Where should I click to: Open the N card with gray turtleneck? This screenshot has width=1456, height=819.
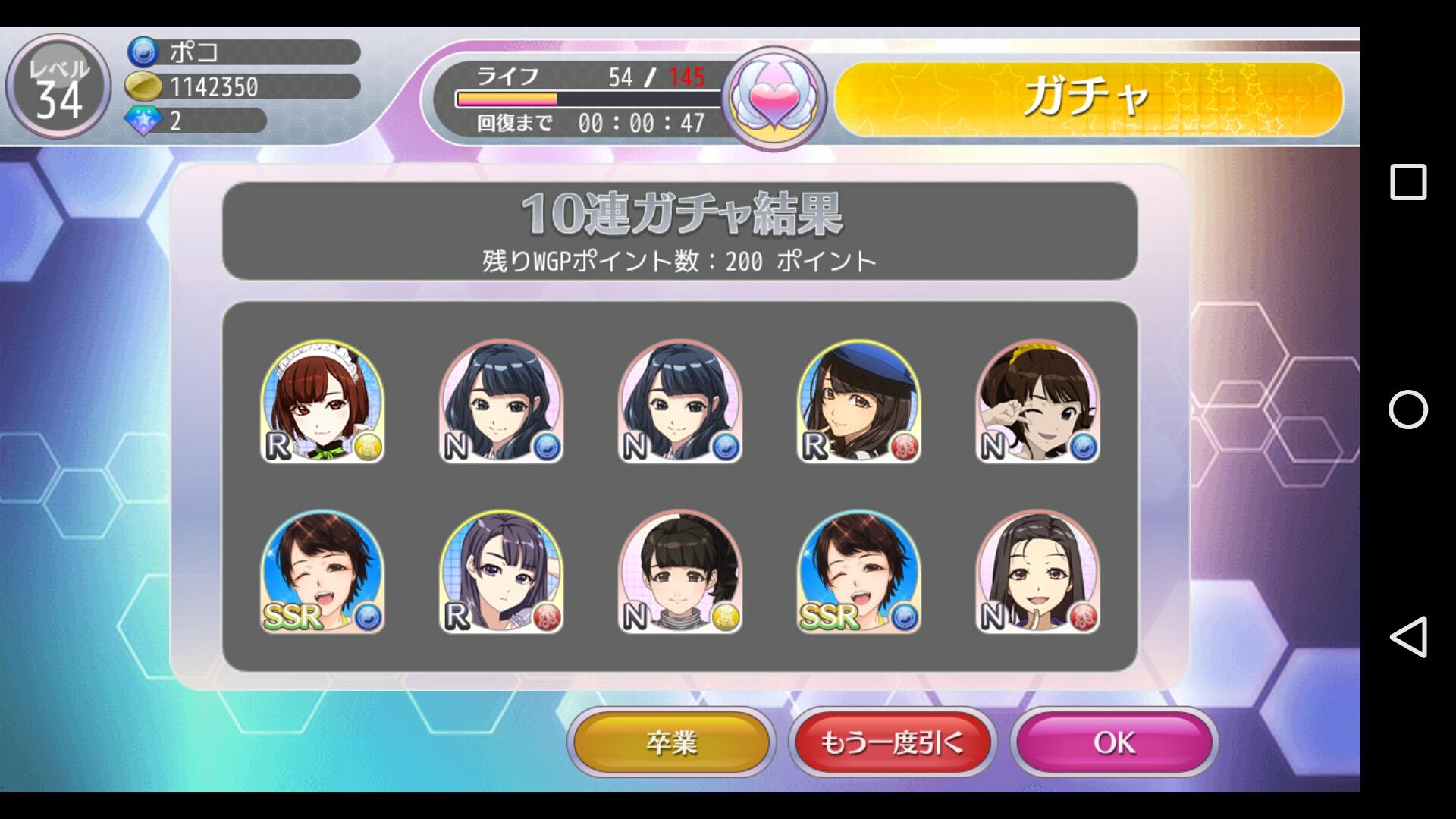680,573
